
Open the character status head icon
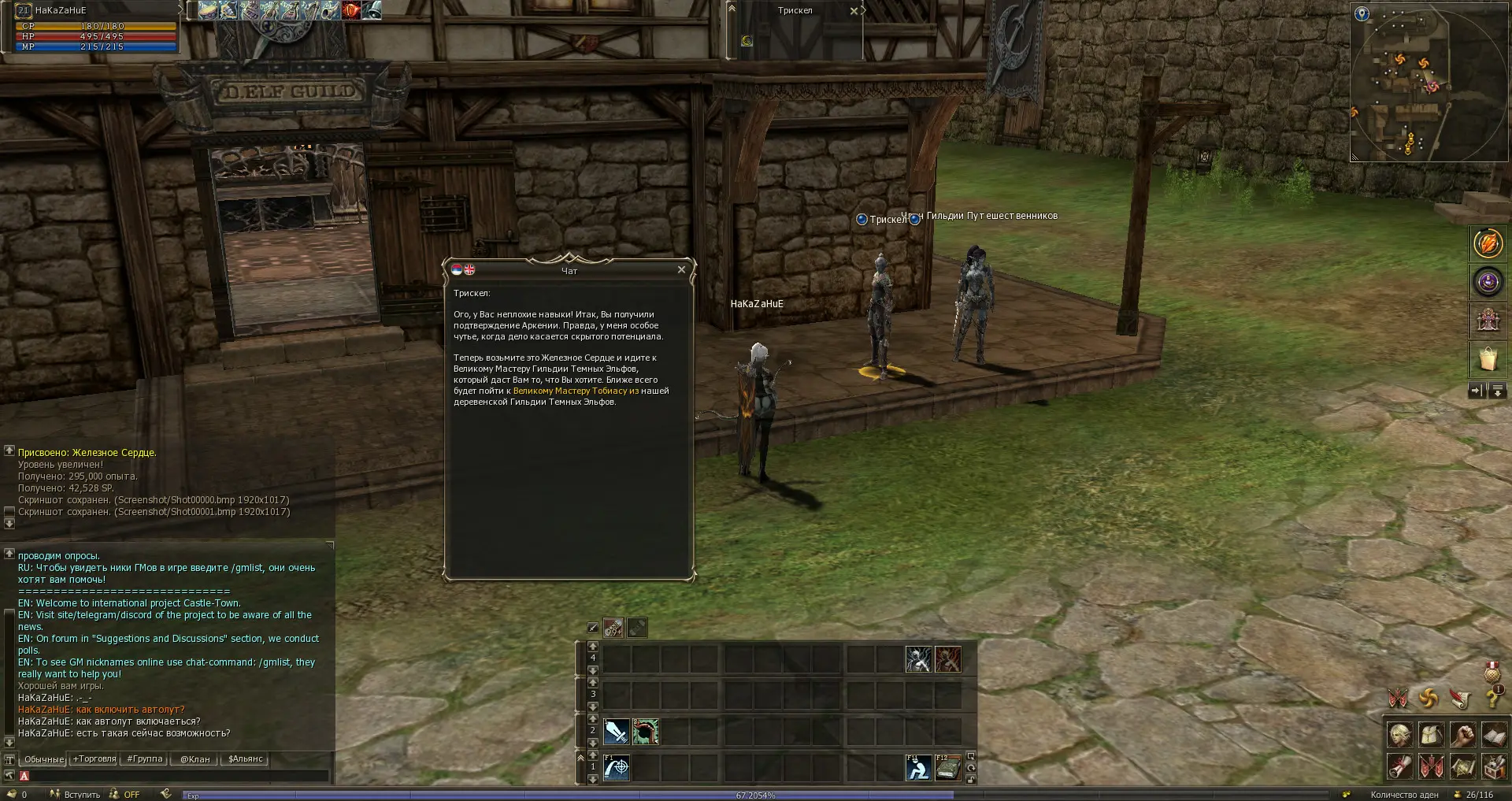[1399, 736]
